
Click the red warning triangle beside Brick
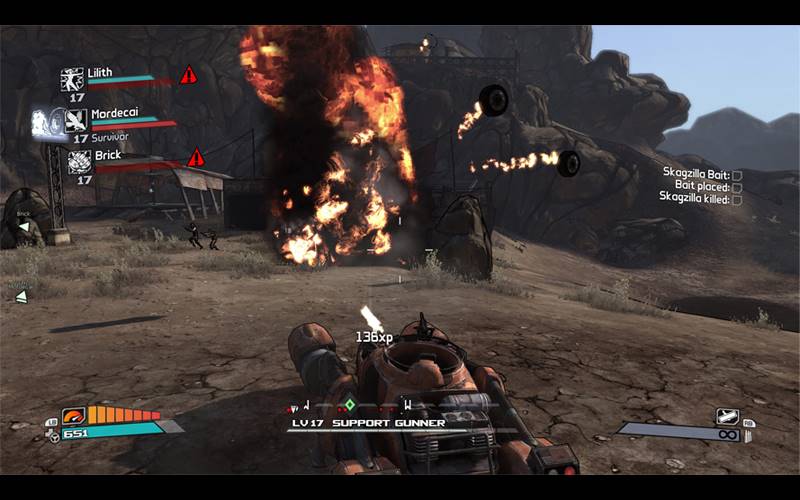196,157
